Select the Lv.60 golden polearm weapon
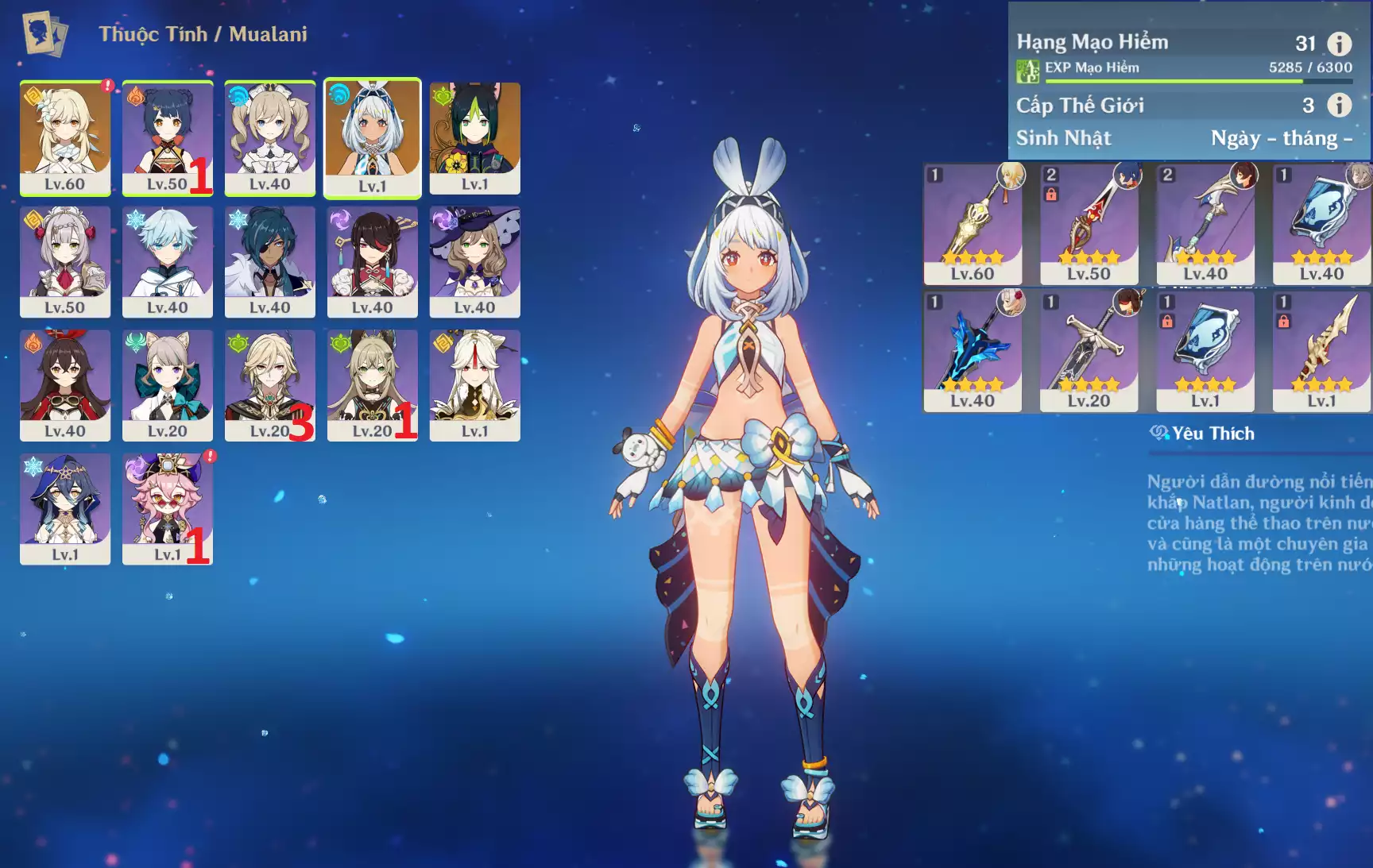The width and height of the screenshot is (1373, 868). [x=973, y=224]
